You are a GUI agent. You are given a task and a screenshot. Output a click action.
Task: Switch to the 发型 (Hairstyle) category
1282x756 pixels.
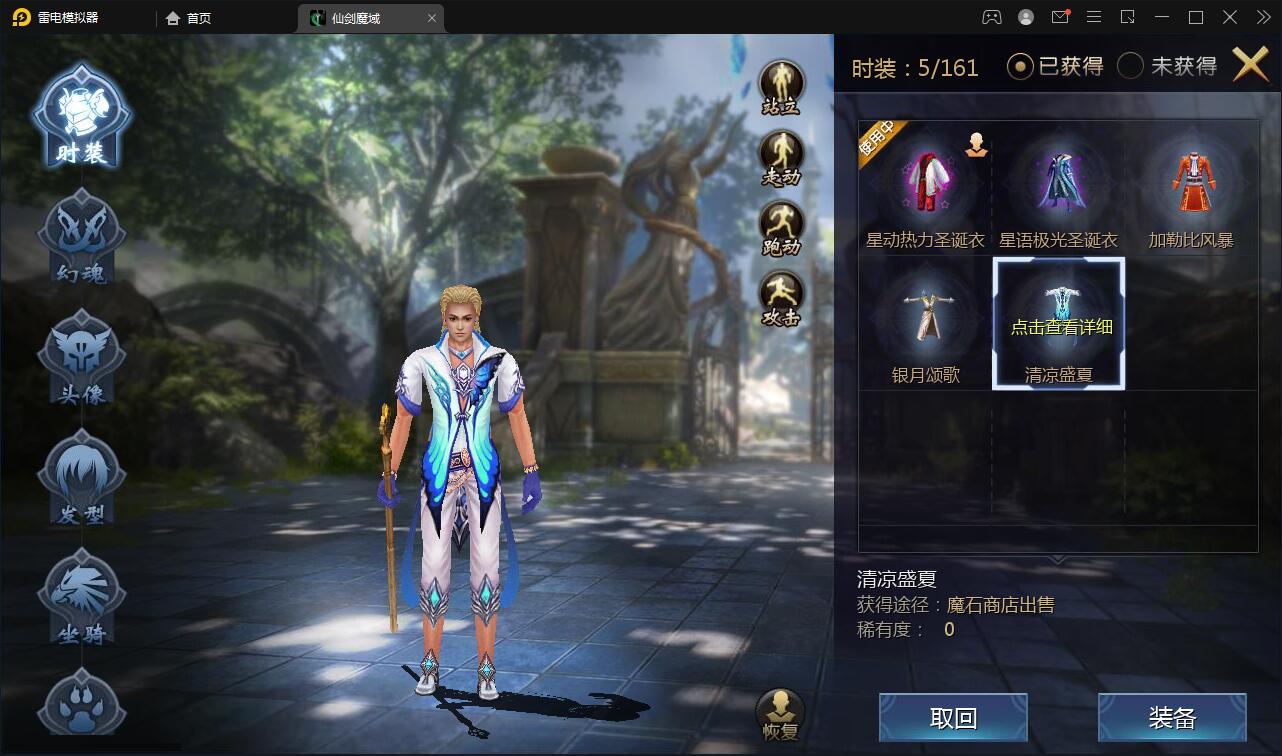point(80,477)
